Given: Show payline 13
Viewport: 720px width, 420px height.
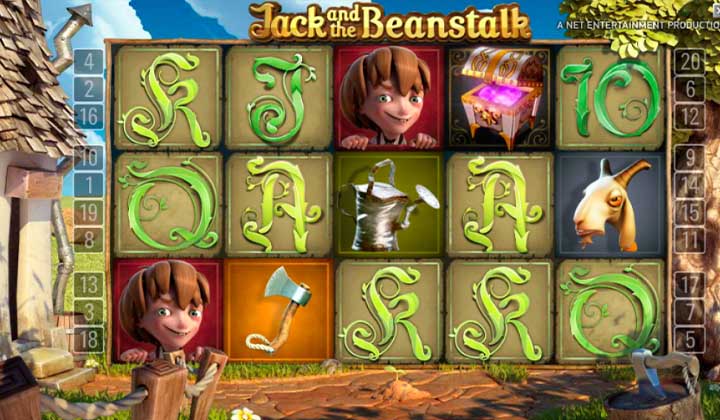Looking at the screenshot, I should 89,284.
